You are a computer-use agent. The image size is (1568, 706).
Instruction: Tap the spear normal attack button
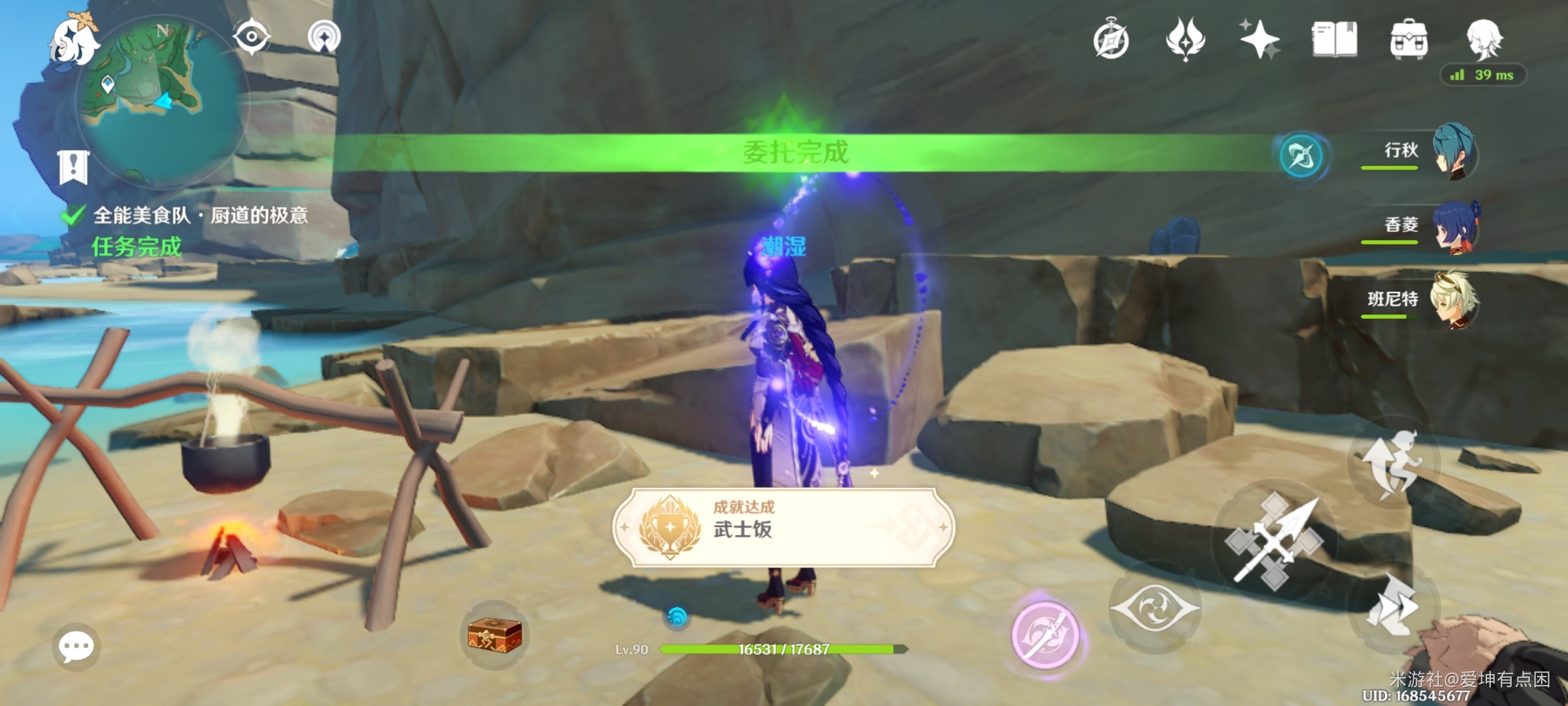click(x=1274, y=543)
